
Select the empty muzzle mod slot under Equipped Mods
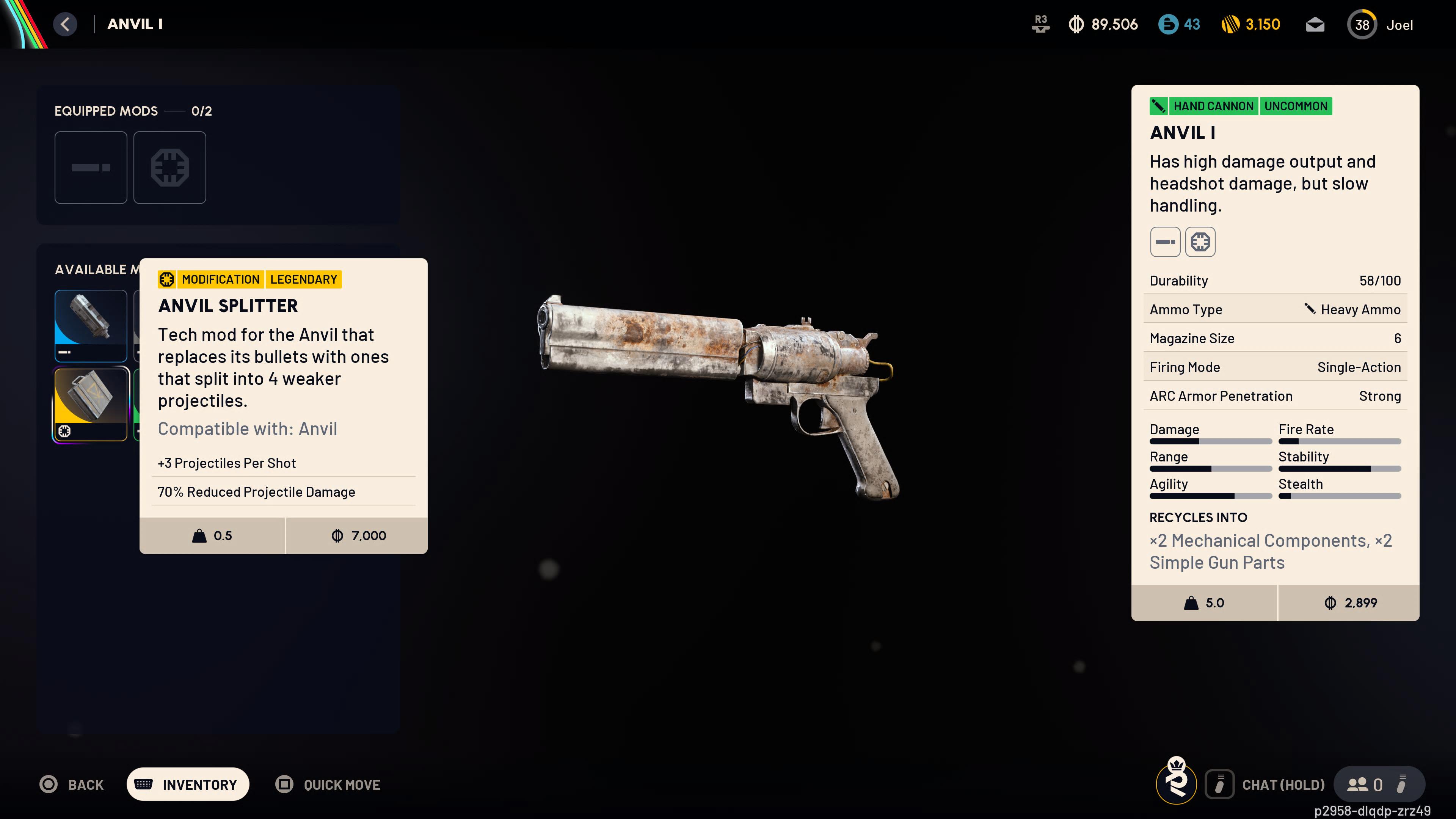click(x=91, y=167)
